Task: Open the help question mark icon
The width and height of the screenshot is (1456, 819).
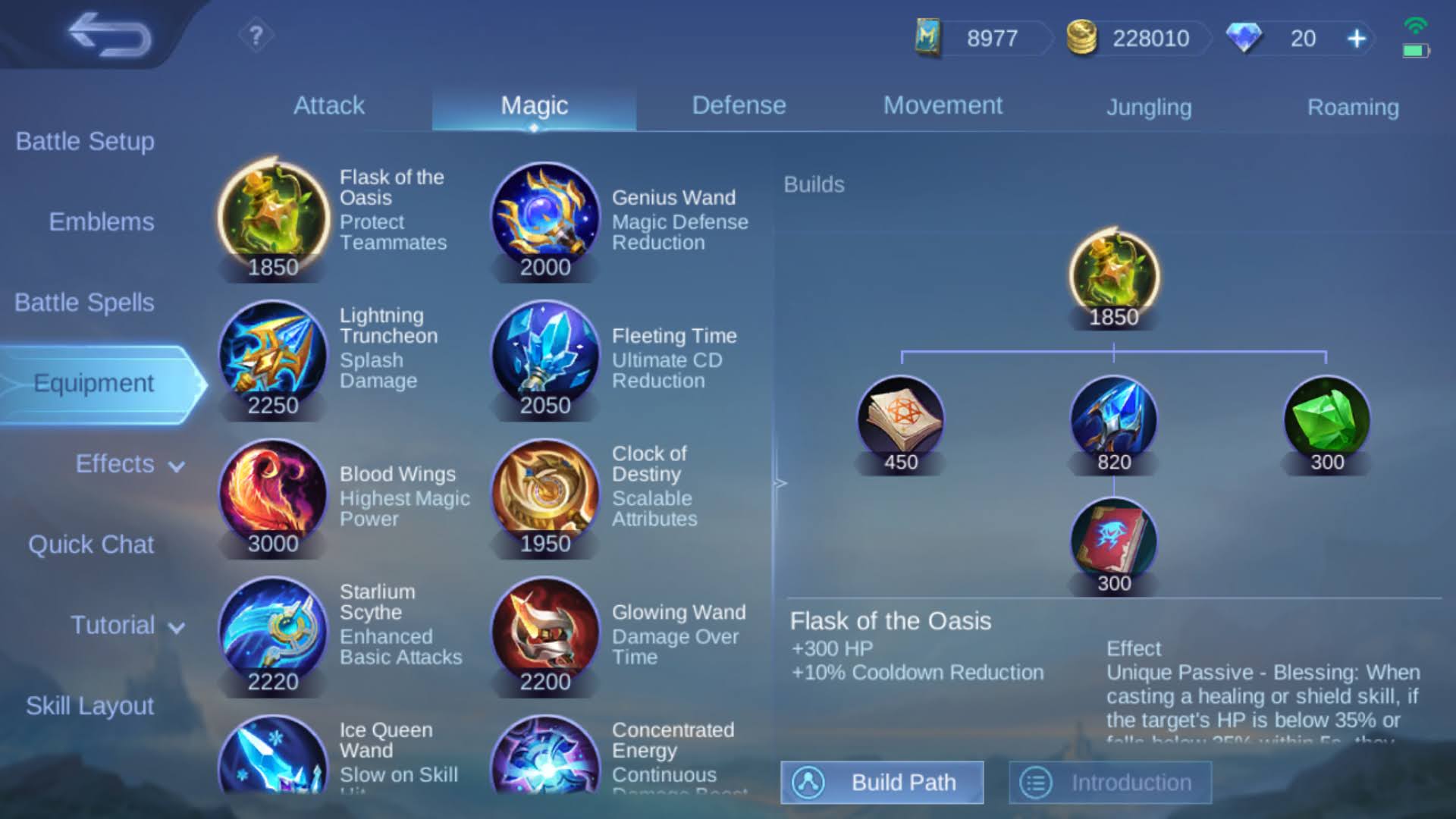Action: click(256, 34)
